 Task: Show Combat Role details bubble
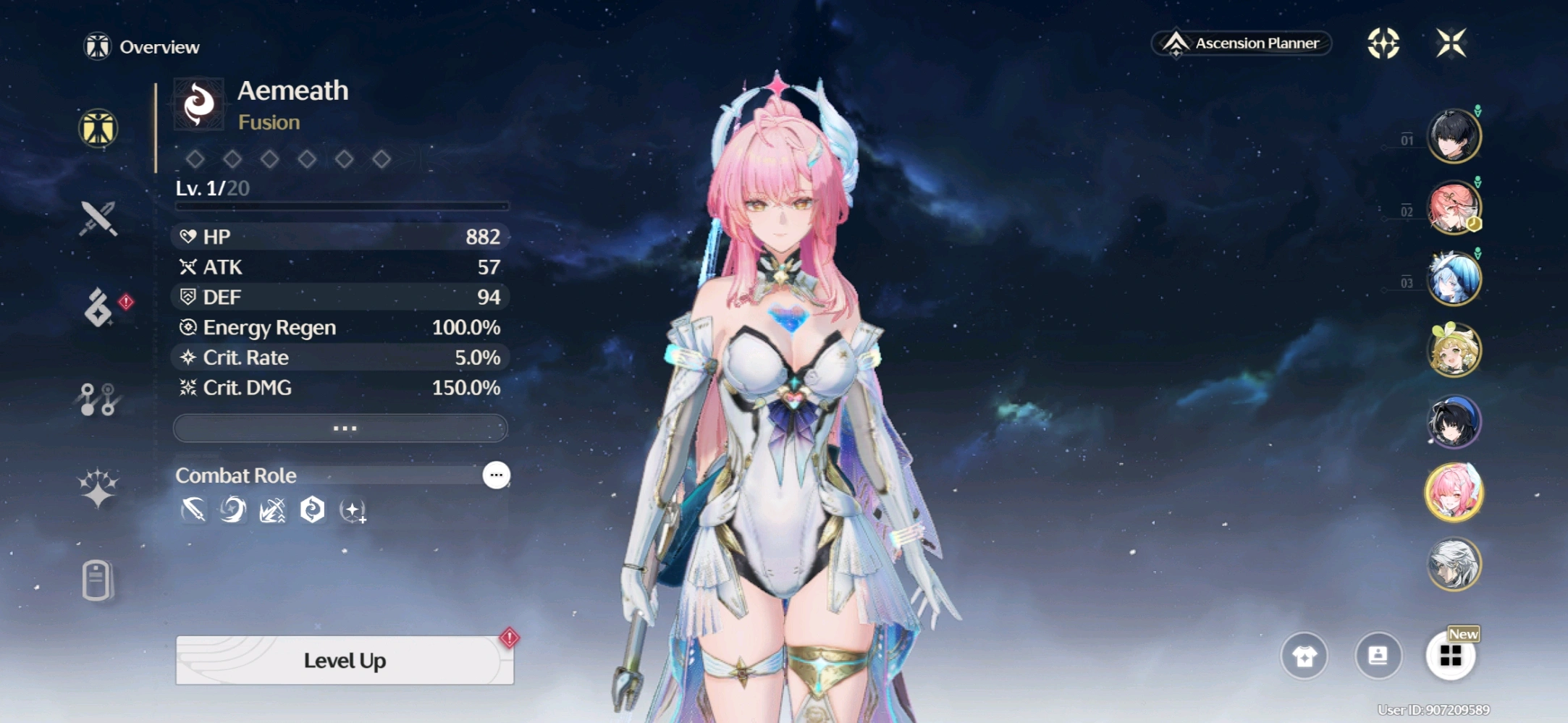pos(496,475)
